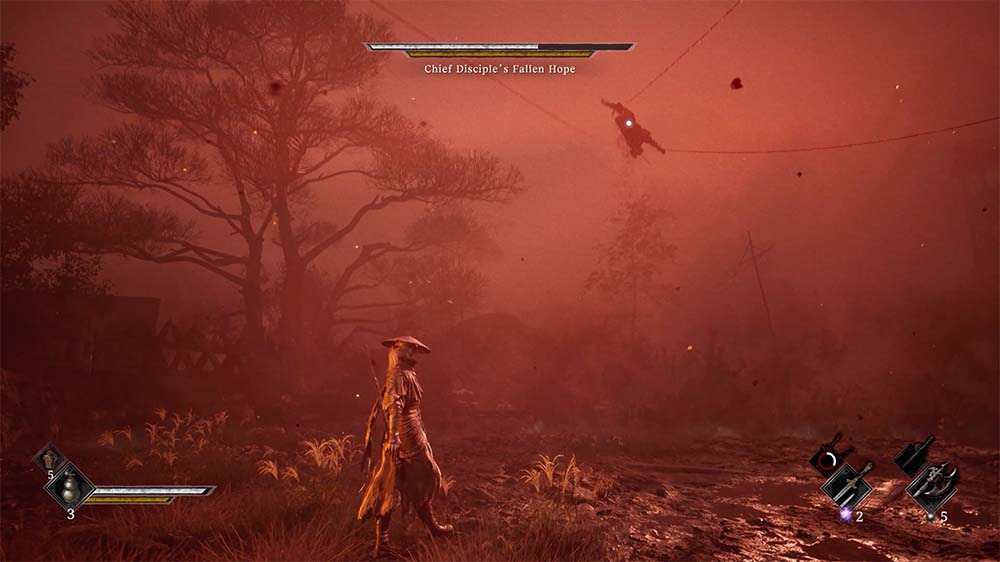Select the sword weapon slot
Screen dimensions: 1000x562
click(x=847, y=486)
